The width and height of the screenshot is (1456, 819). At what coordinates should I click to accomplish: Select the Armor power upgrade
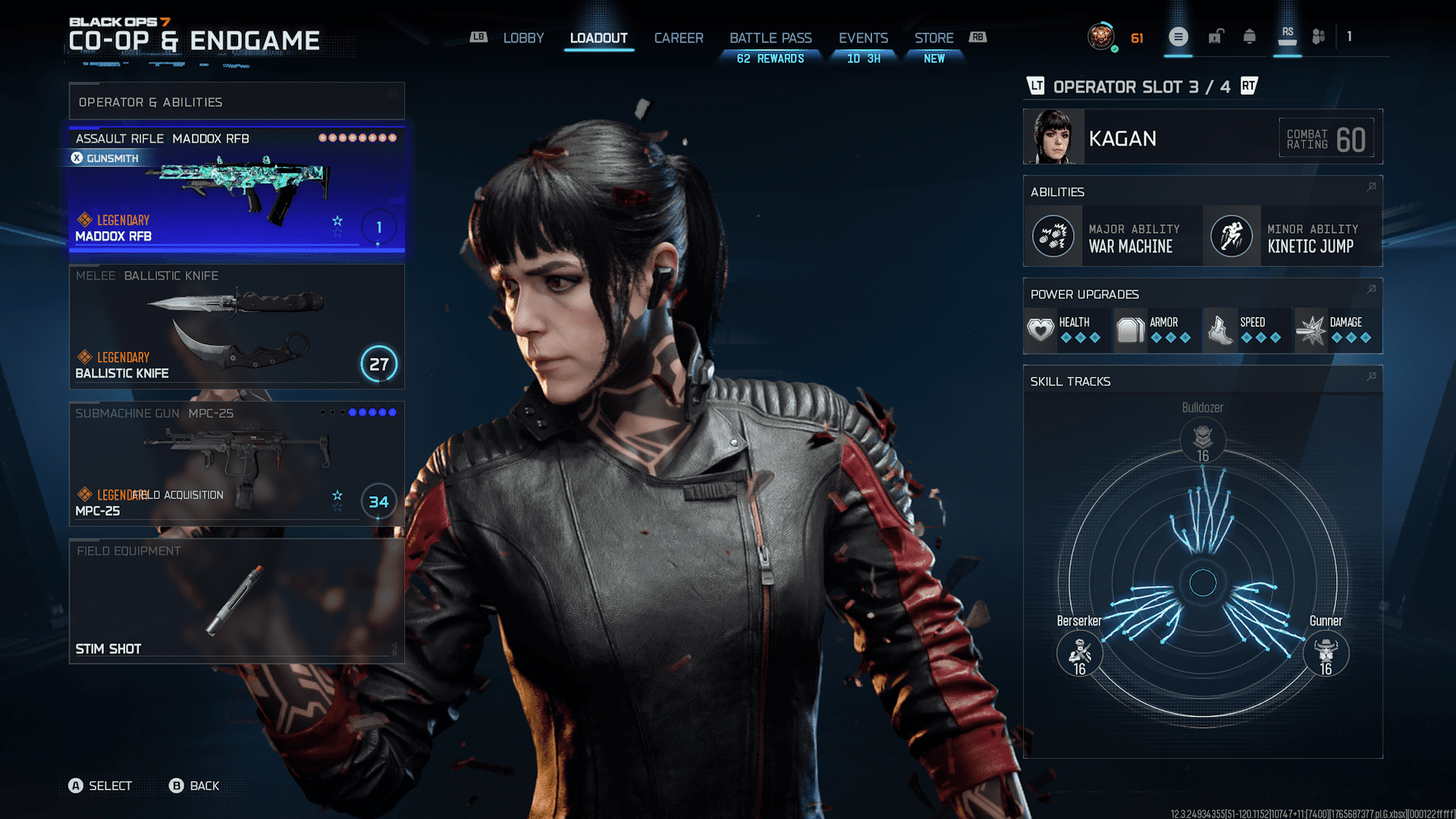1157,331
